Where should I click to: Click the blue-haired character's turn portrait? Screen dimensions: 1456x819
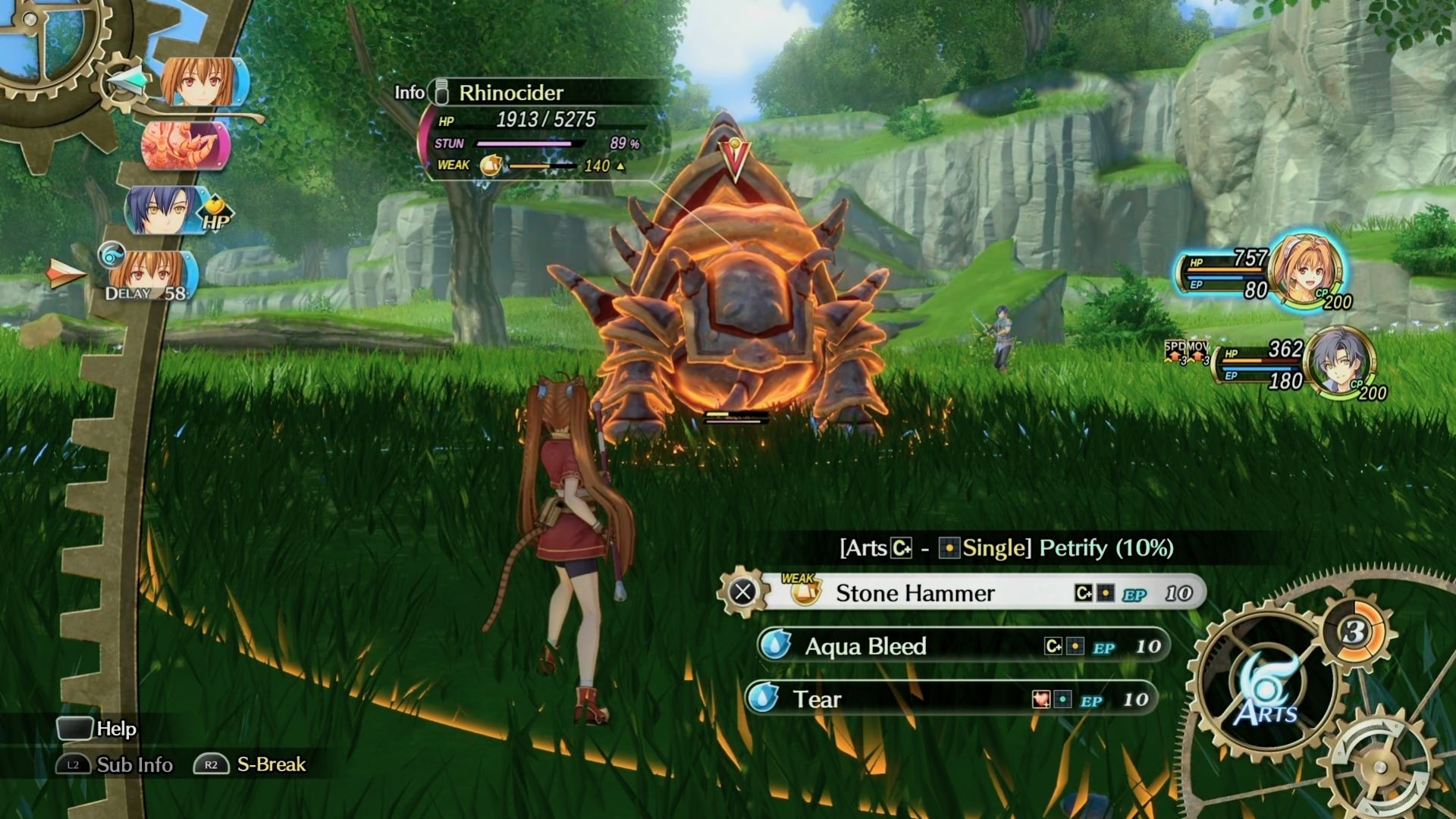pyautogui.click(x=165, y=210)
